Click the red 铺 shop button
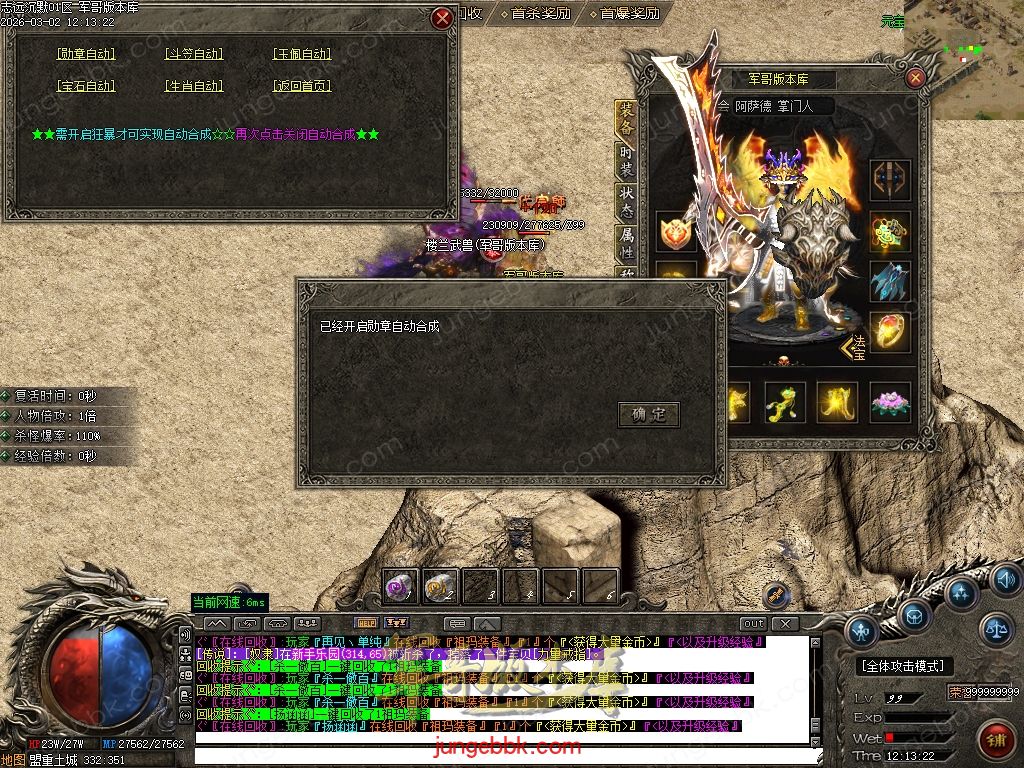The width and height of the screenshot is (1024, 768). point(994,740)
